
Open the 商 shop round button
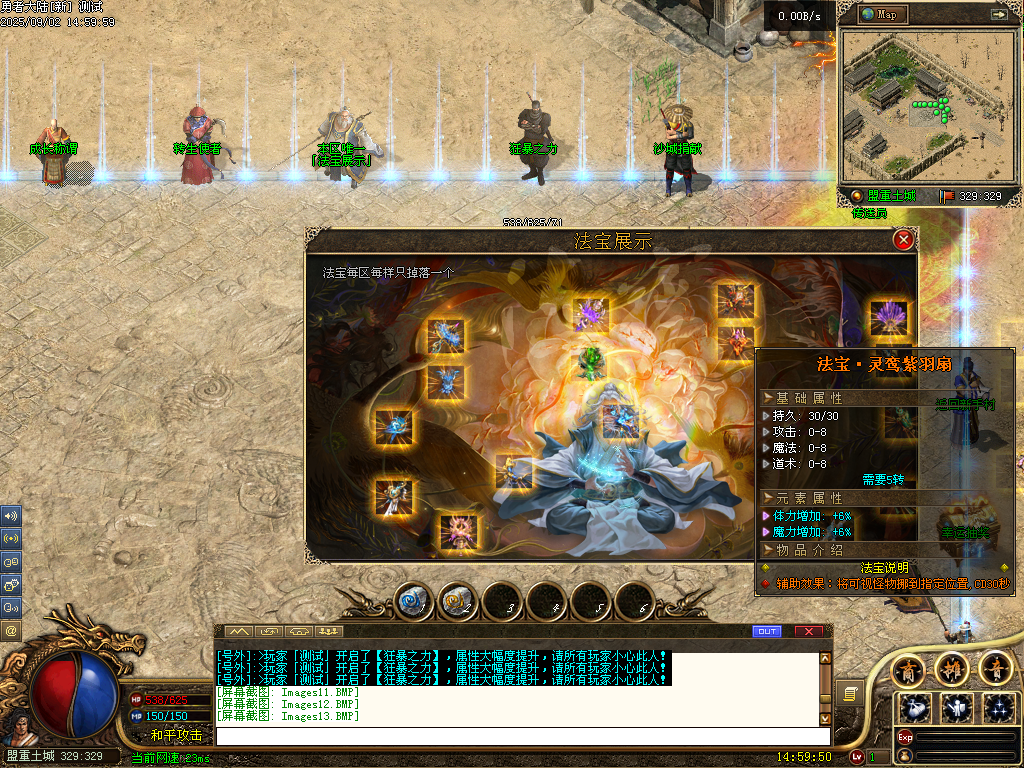tap(907, 669)
